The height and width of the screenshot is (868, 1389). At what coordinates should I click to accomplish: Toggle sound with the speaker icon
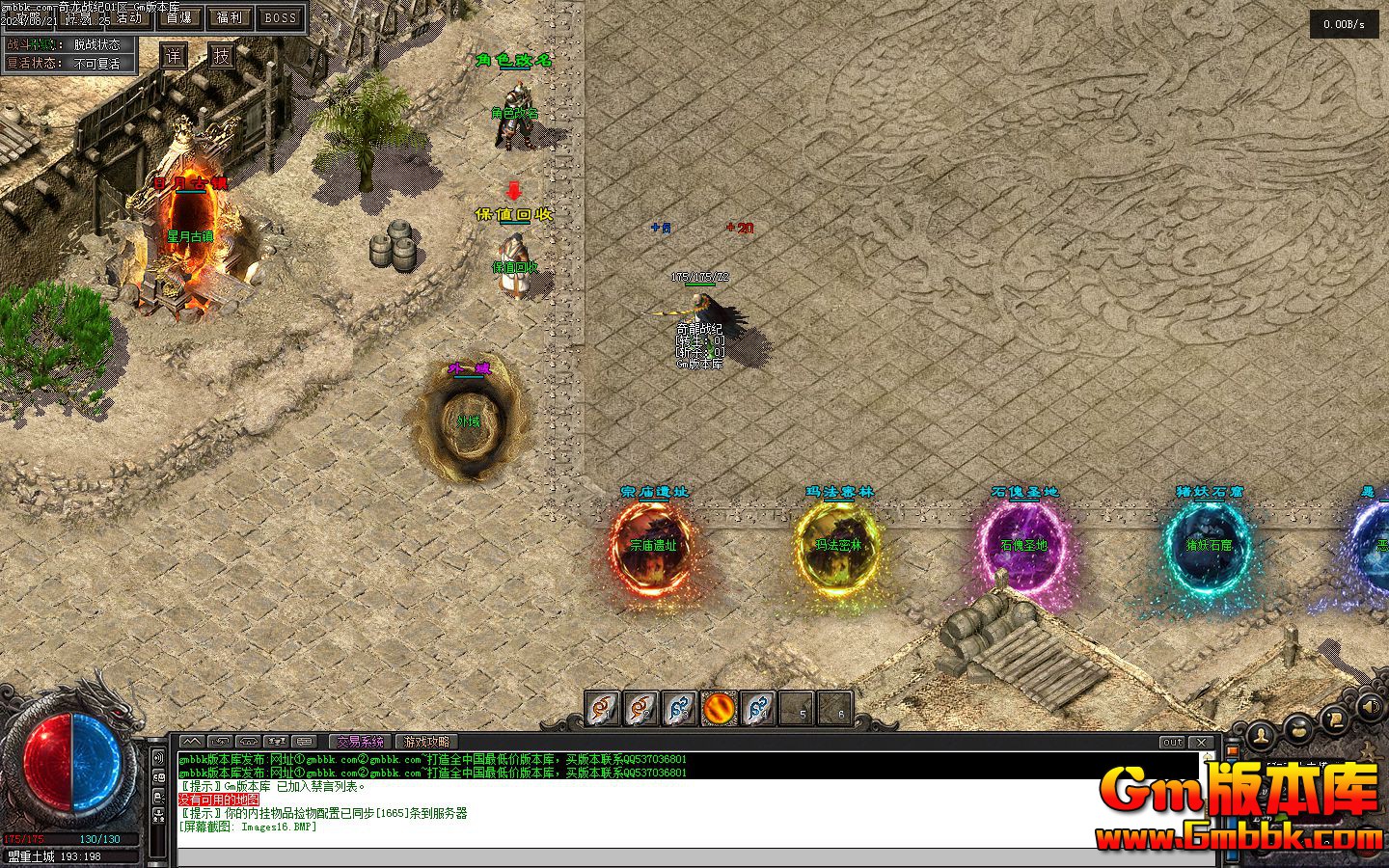1368,707
